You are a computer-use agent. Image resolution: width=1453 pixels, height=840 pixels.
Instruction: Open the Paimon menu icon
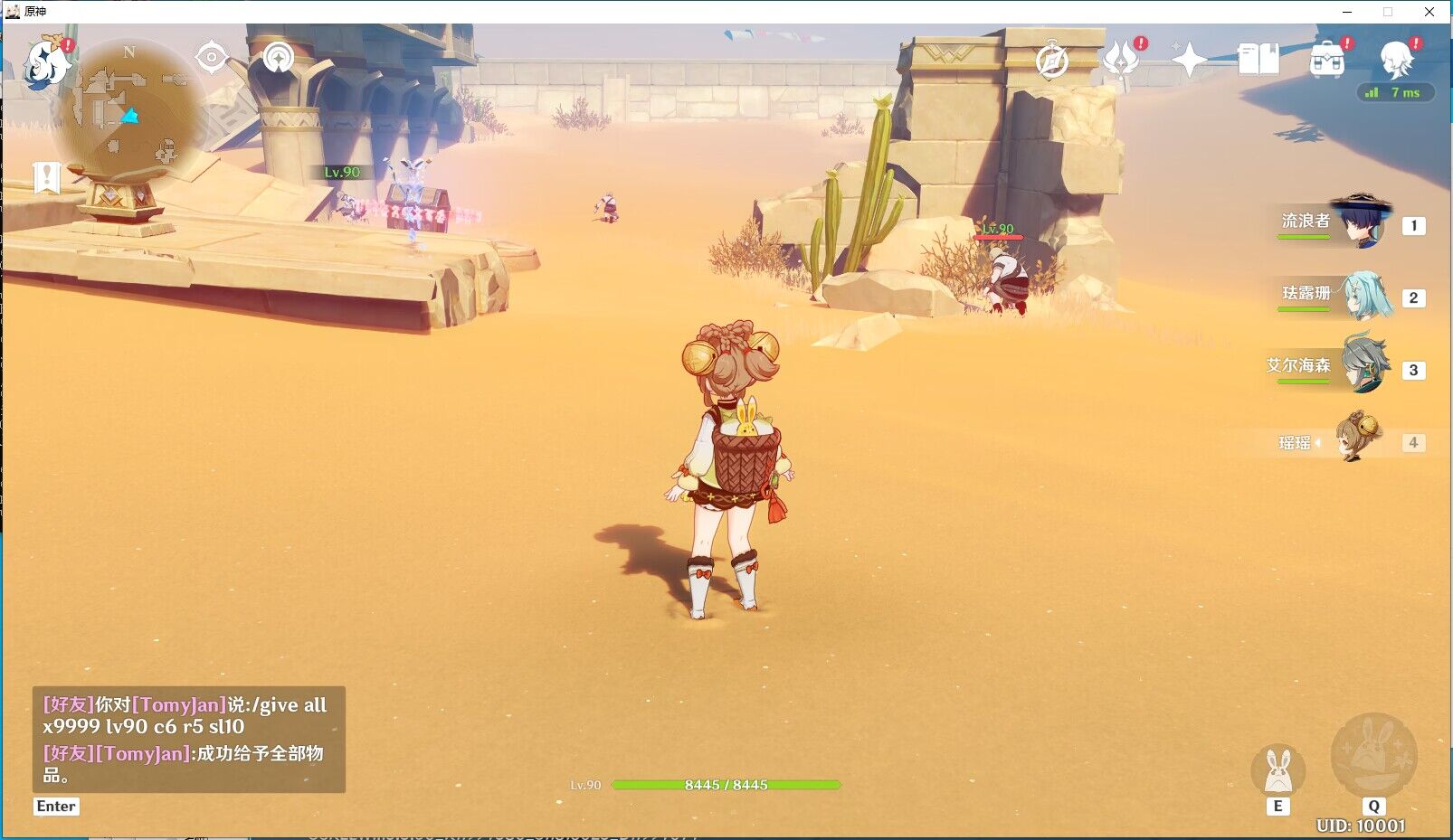coord(45,63)
